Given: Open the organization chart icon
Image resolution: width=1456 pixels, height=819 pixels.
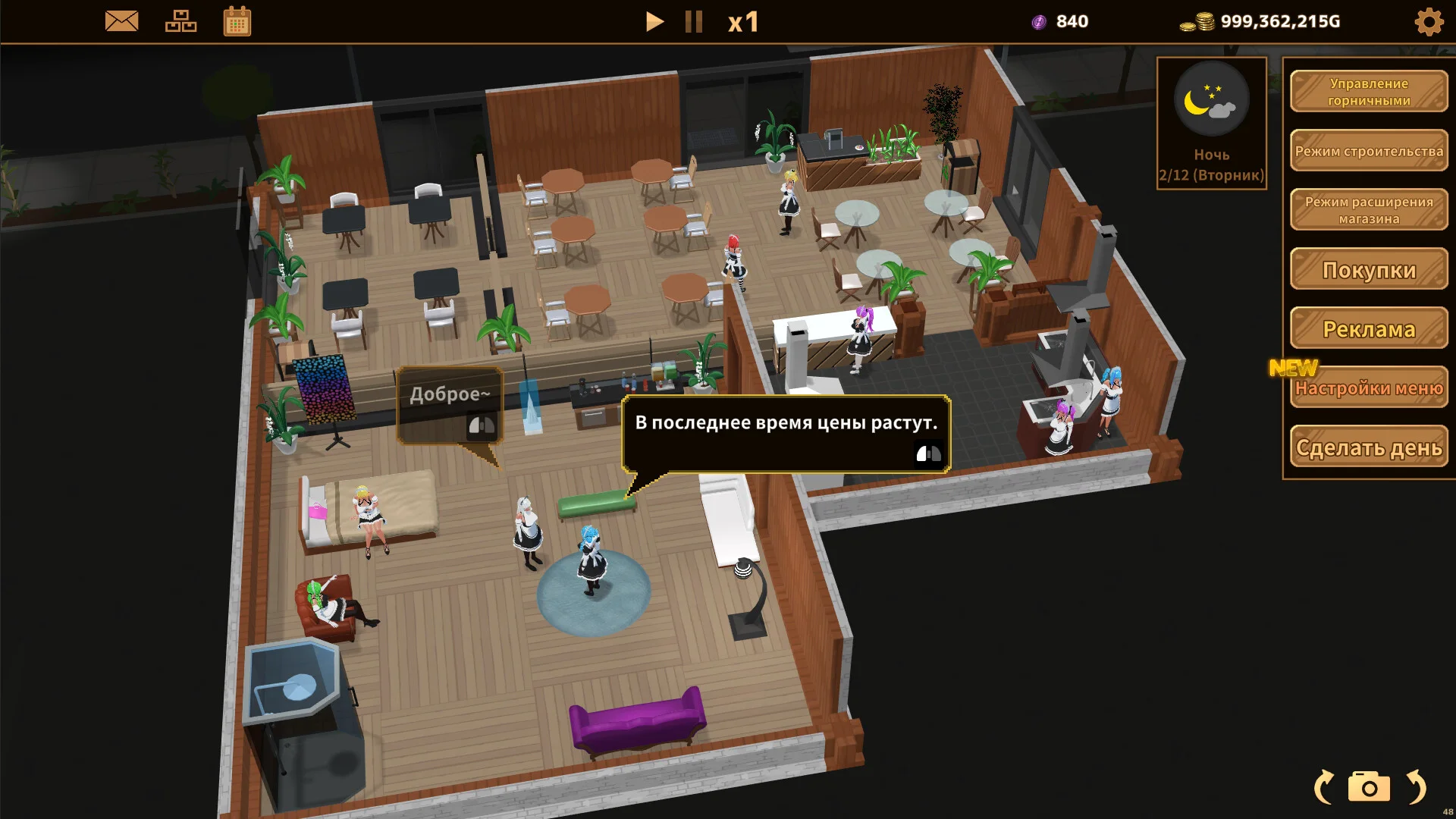Looking at the screenshot, I should pos(180,21).
